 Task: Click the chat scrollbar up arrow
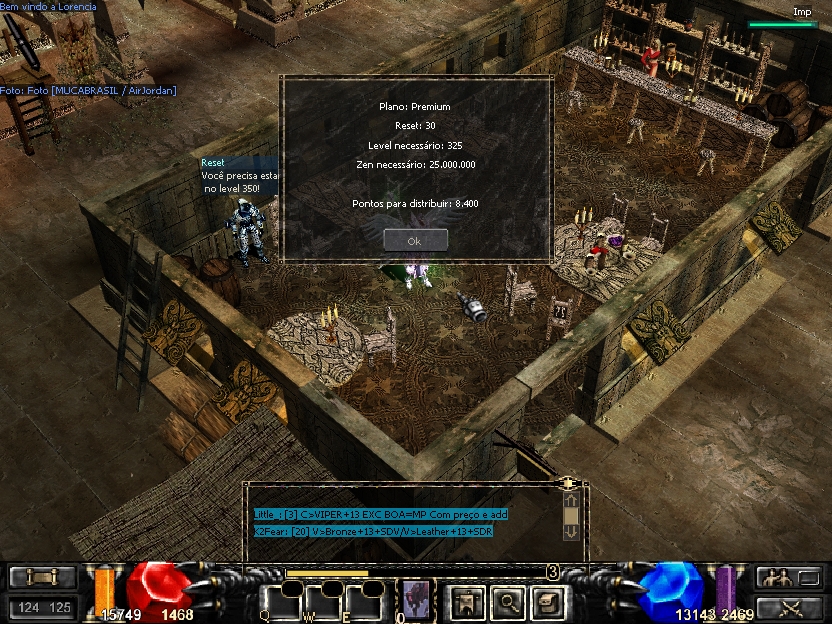point(571,499)
